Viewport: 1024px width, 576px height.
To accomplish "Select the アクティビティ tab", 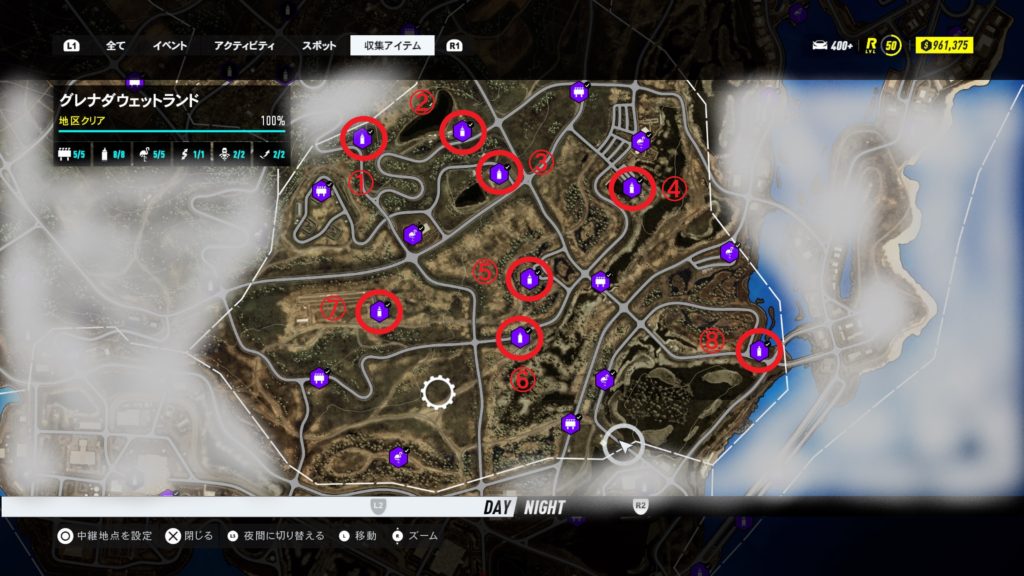I will tap(244, 45).
